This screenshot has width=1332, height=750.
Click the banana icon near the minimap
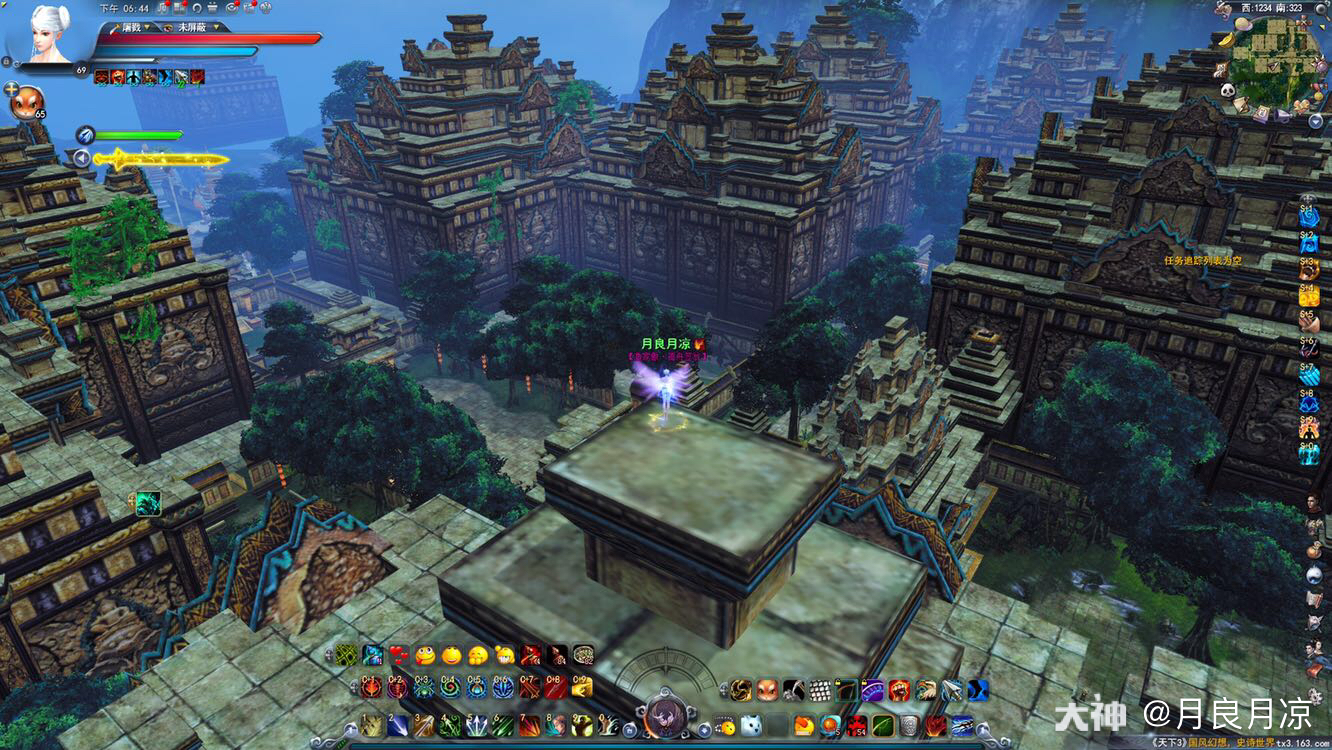(1227, 40)
